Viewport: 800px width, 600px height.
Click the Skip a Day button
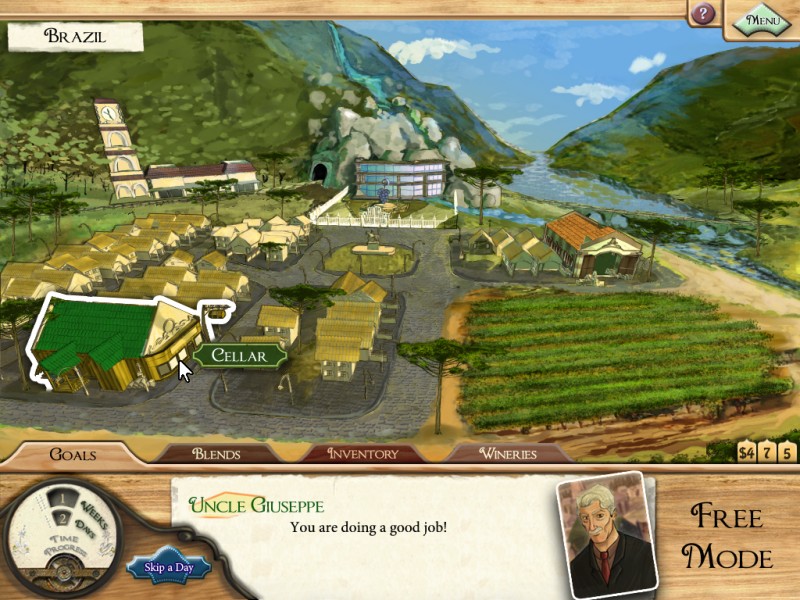point(168,568)
